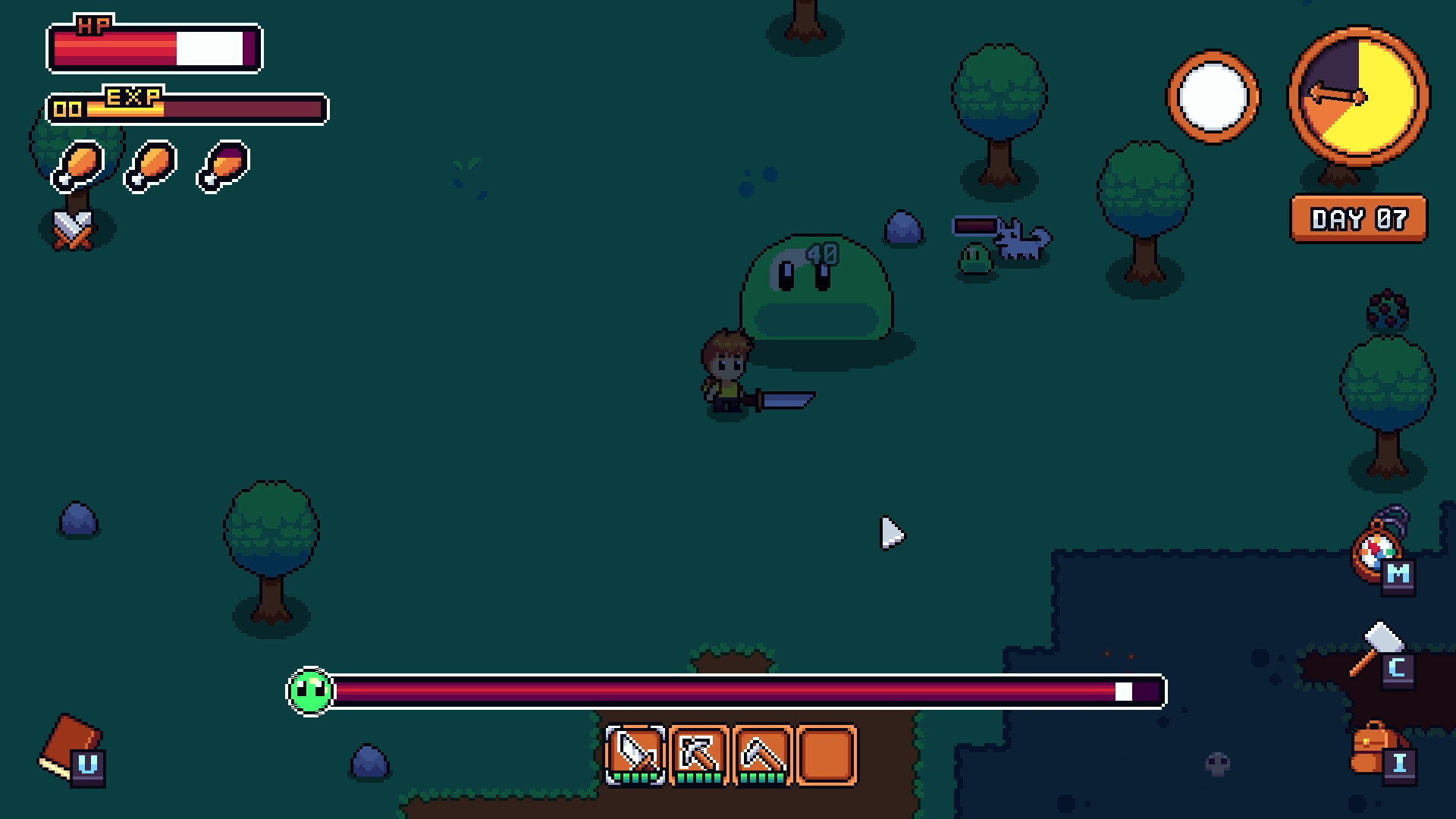Click the first chicken drumstick item icon
This screenshot has width=1456, height=819.
point(78,165)
